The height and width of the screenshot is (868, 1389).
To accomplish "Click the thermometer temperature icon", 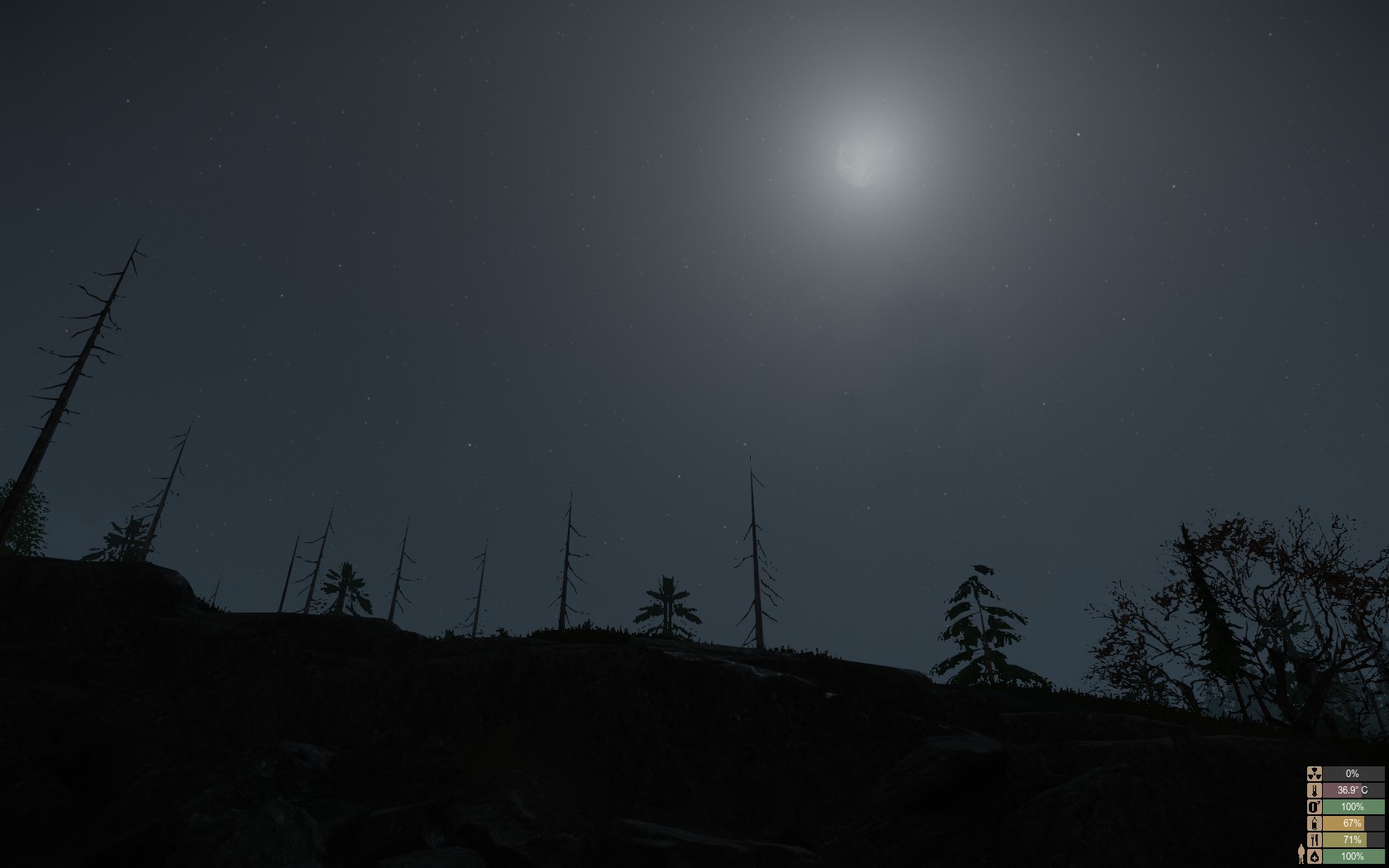I will [x=1315, y=790].
